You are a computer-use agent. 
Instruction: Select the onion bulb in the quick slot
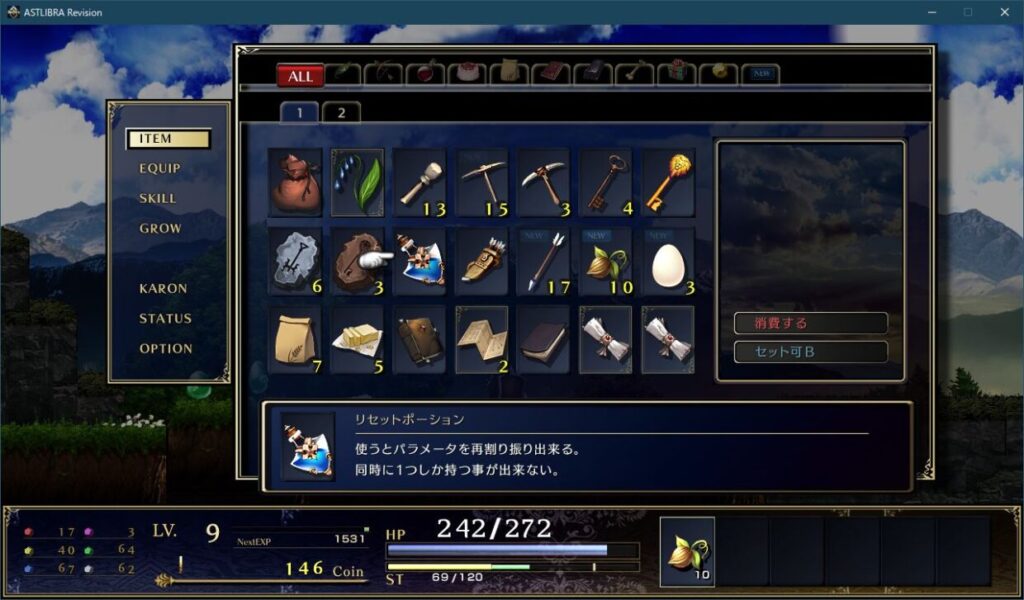pos(687,551)
